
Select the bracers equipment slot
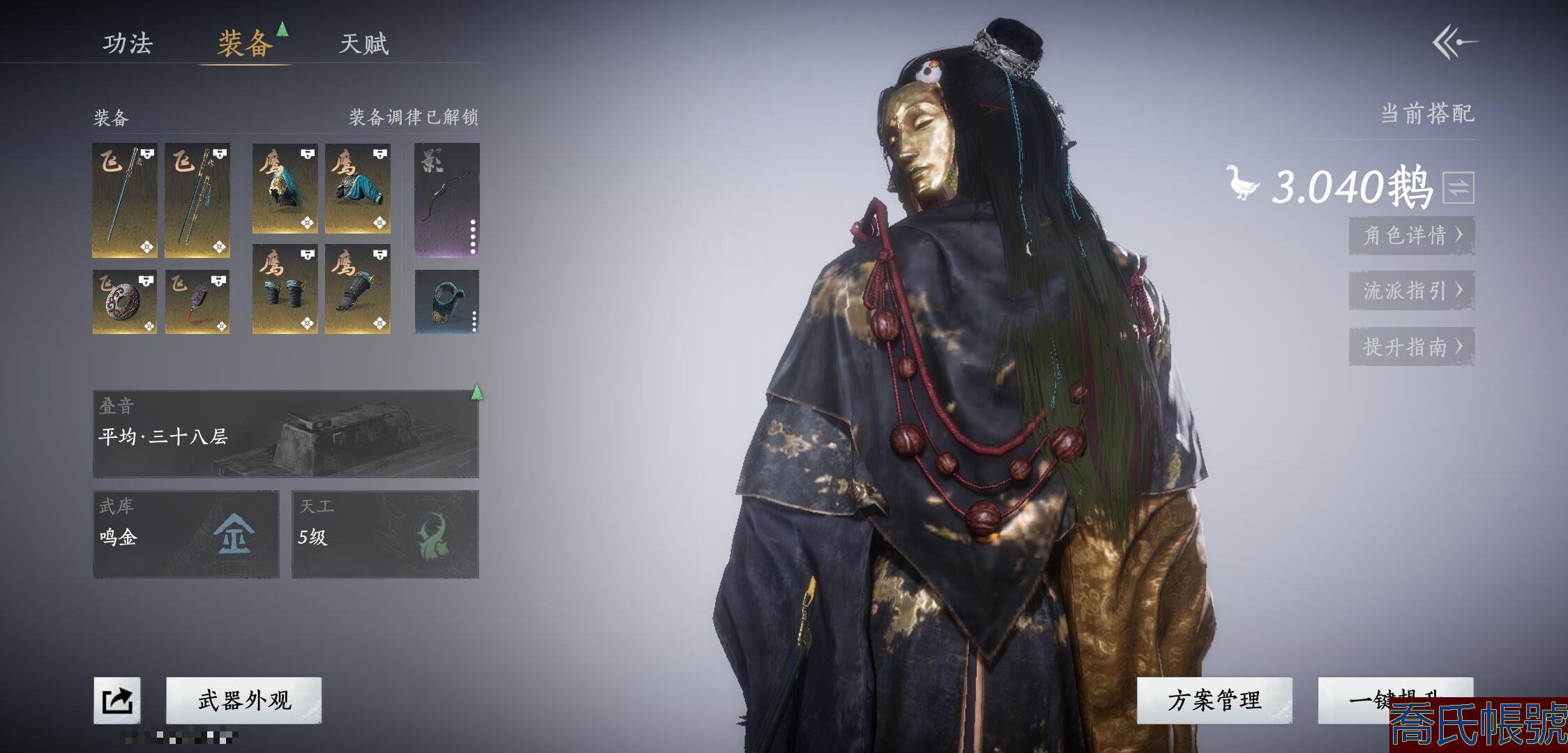tap(285, 289)
